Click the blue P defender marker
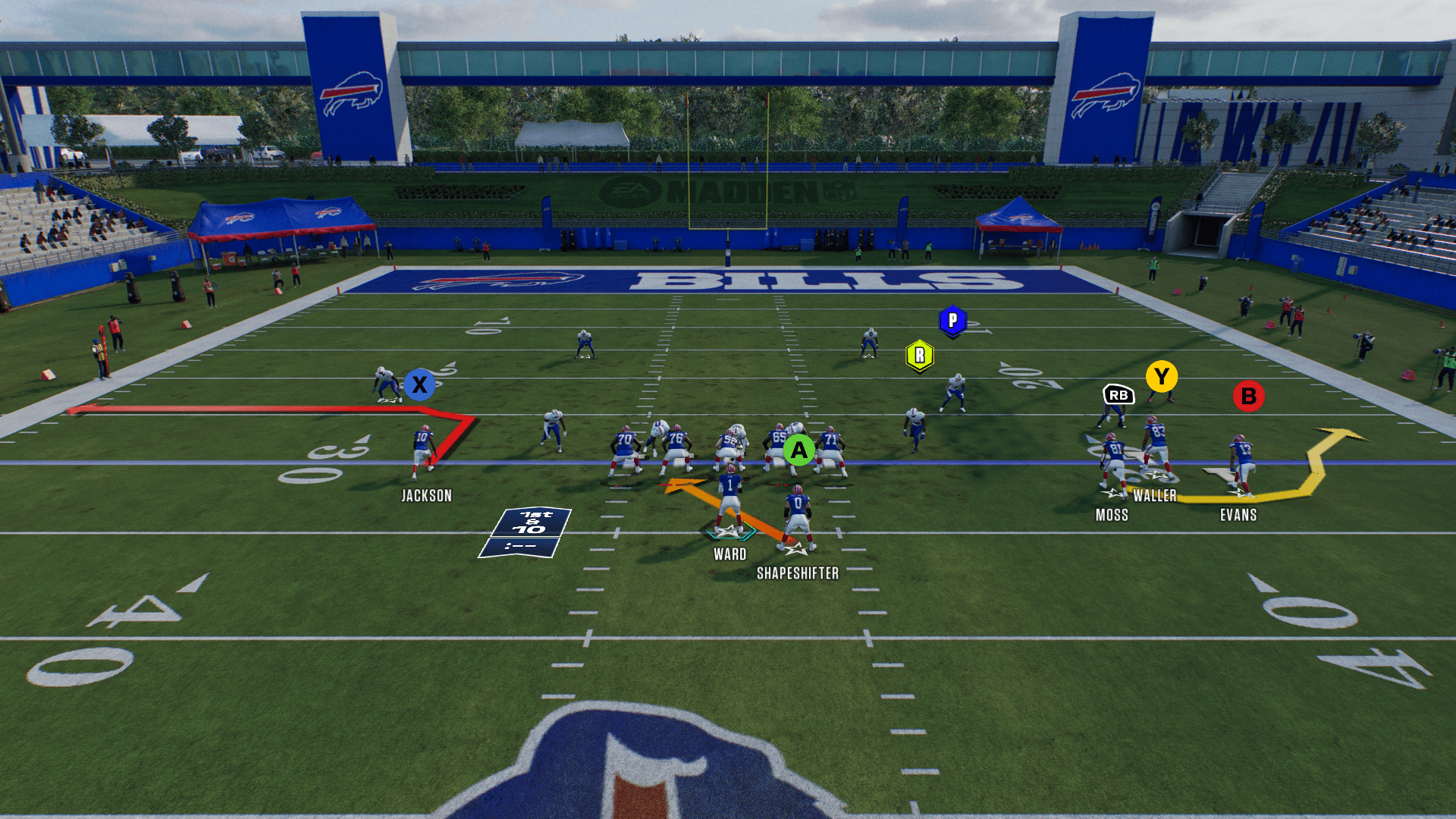This screenshot has height=819, width=1456. (952, 321)
